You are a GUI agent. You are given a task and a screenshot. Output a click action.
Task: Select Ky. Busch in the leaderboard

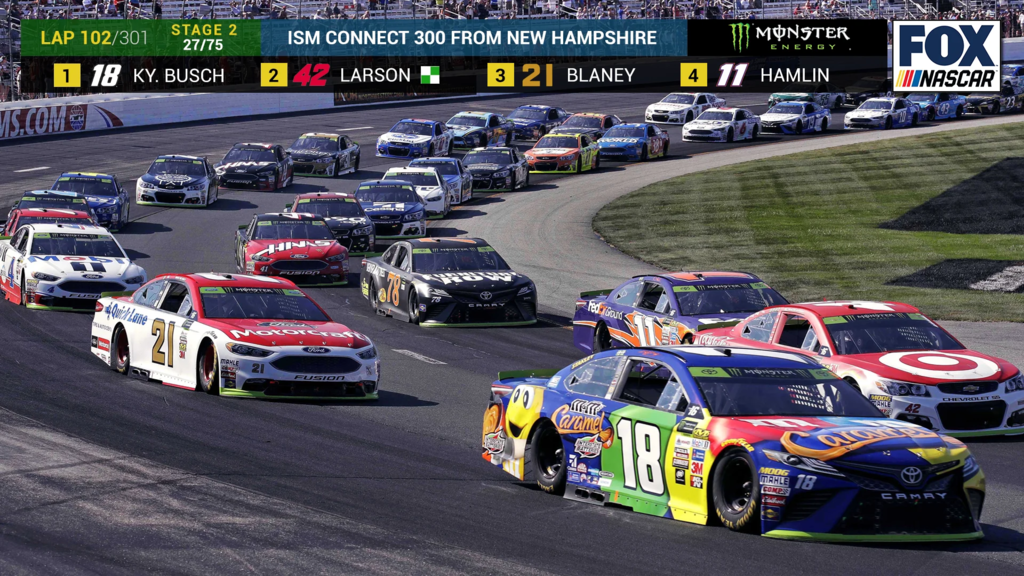point(140,75)
